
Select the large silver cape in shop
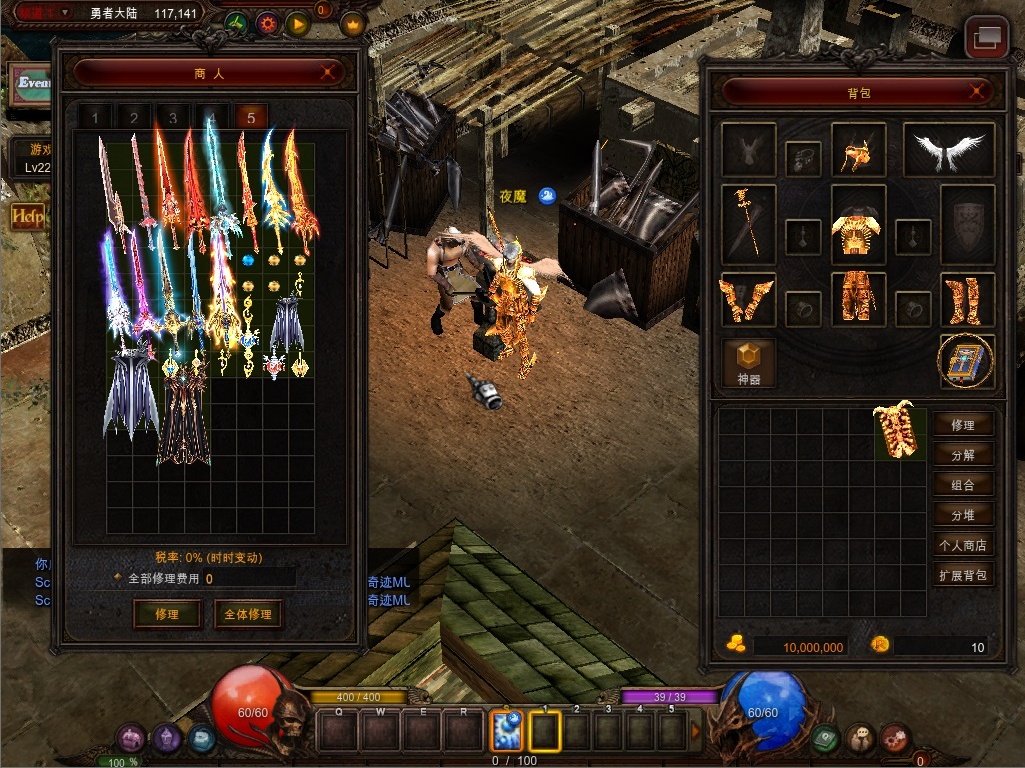[x=130, y=391]
